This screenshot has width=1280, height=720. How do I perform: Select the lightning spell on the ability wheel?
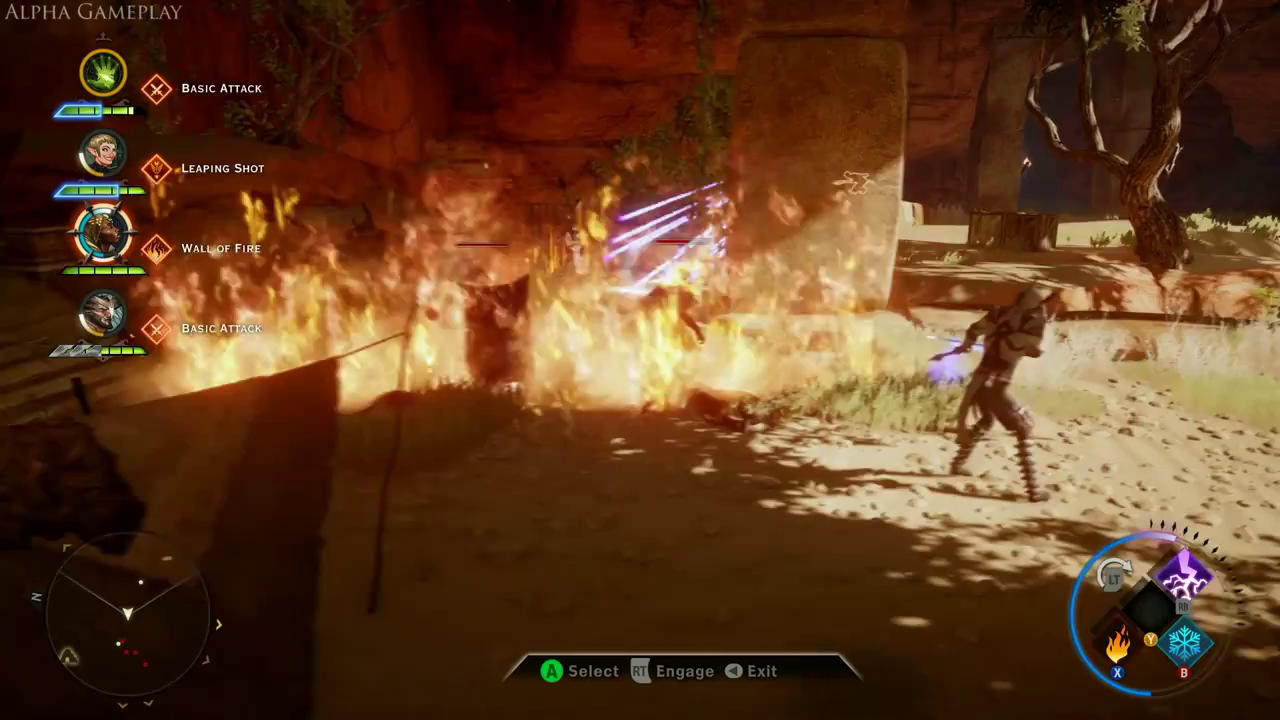1184,575
